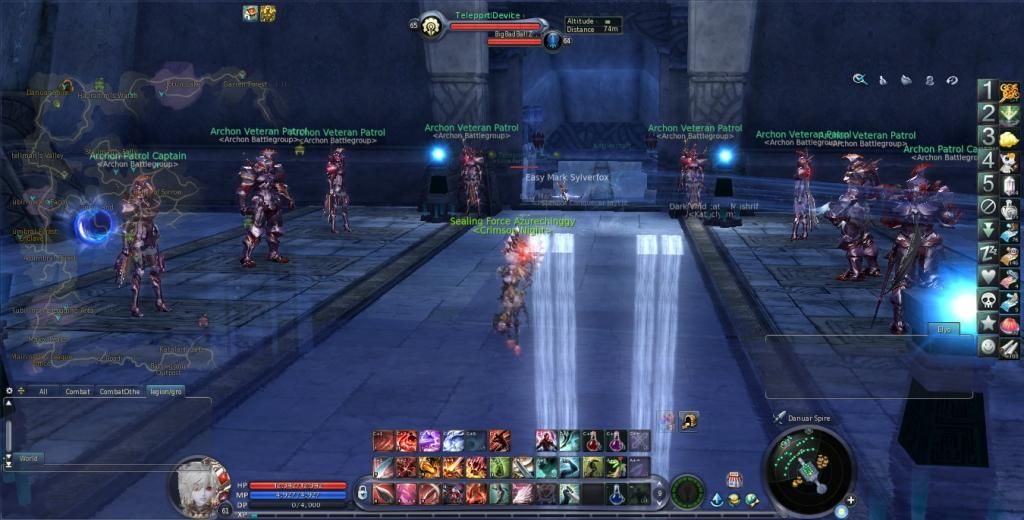Open the shop storefront icon
The image size is (1024, 520).
click(733, 480)
